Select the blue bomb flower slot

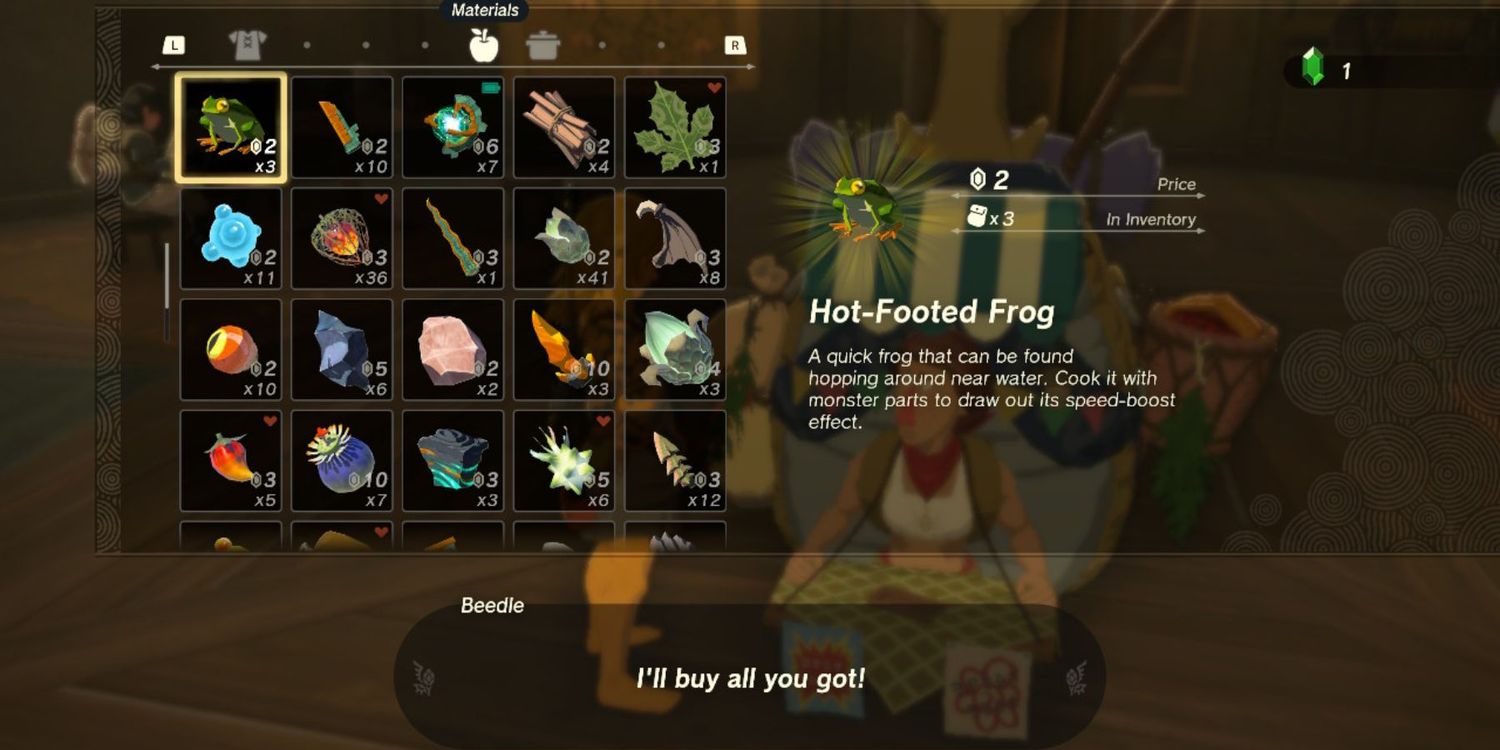tap(342, 461)
